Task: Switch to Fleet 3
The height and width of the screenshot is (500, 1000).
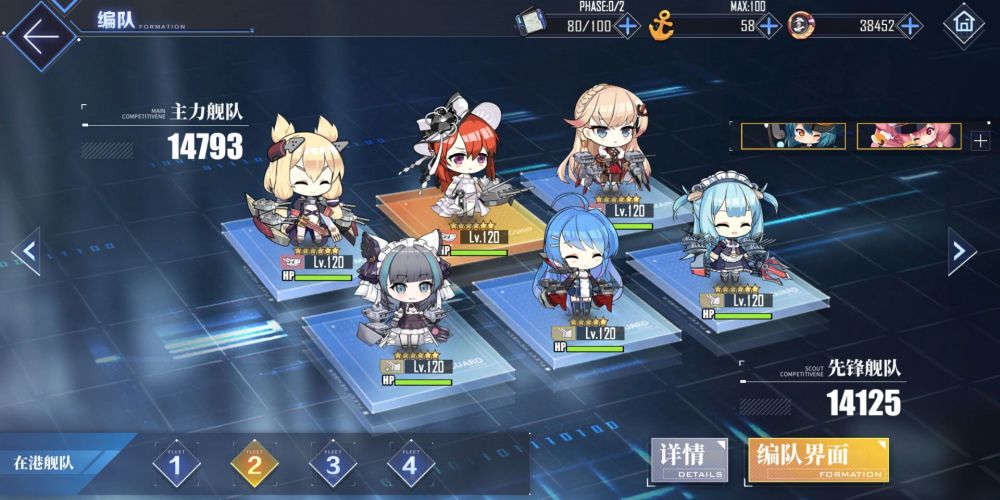Action: click(332, 464)
